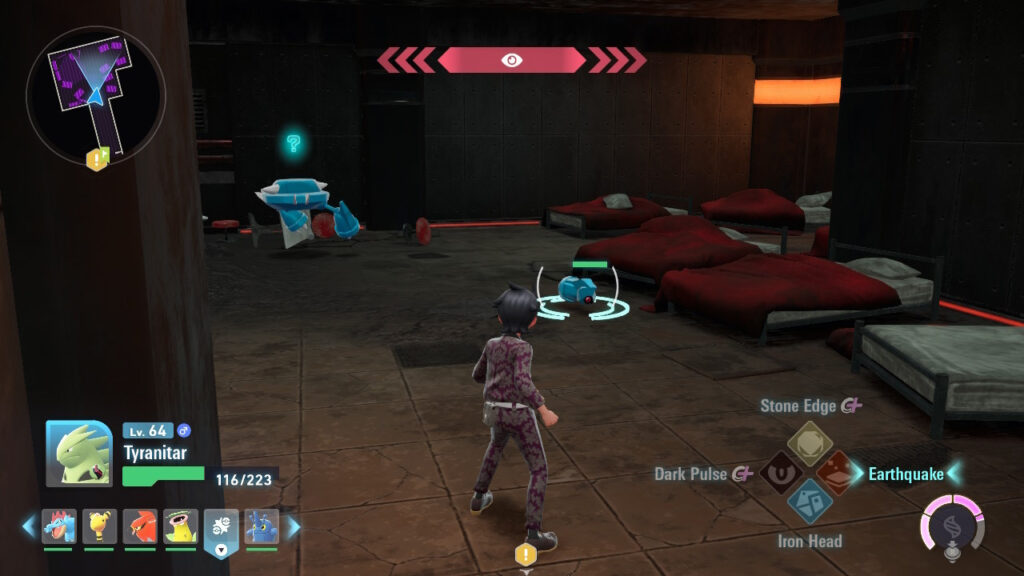Choose Heracross in the party bar
Screen dimensions: 1024x576
point(261,527)
